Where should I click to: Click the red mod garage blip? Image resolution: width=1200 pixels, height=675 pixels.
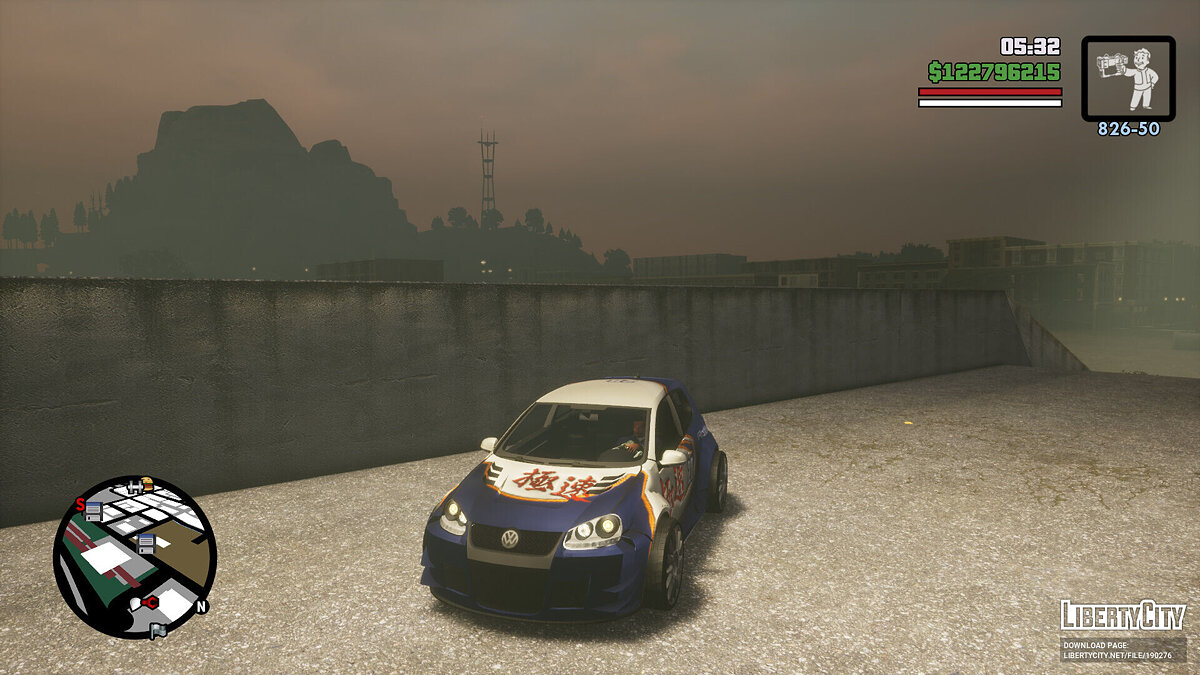point(149,602)
